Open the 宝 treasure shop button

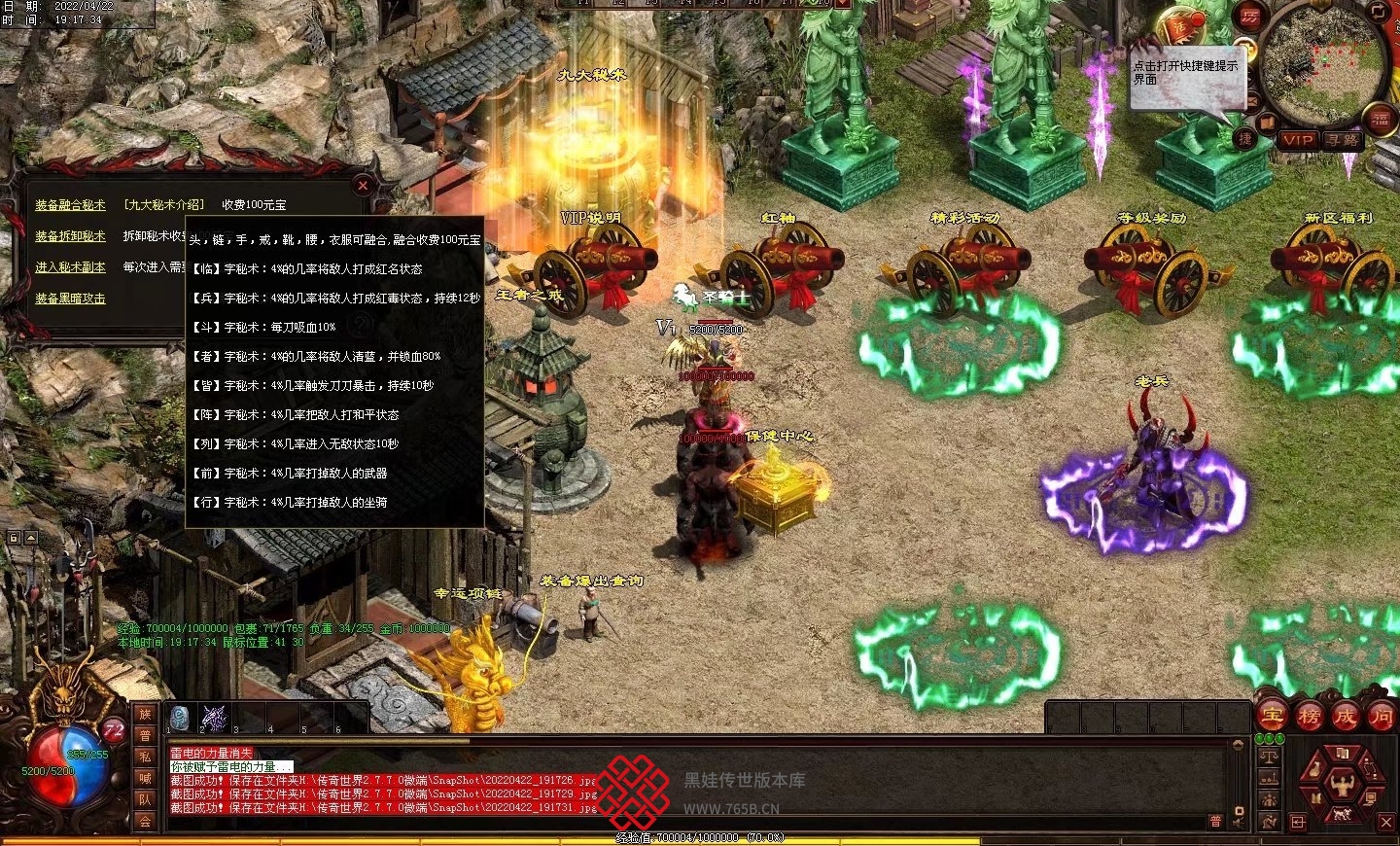pyautogui.click(x=1272, y=717)
